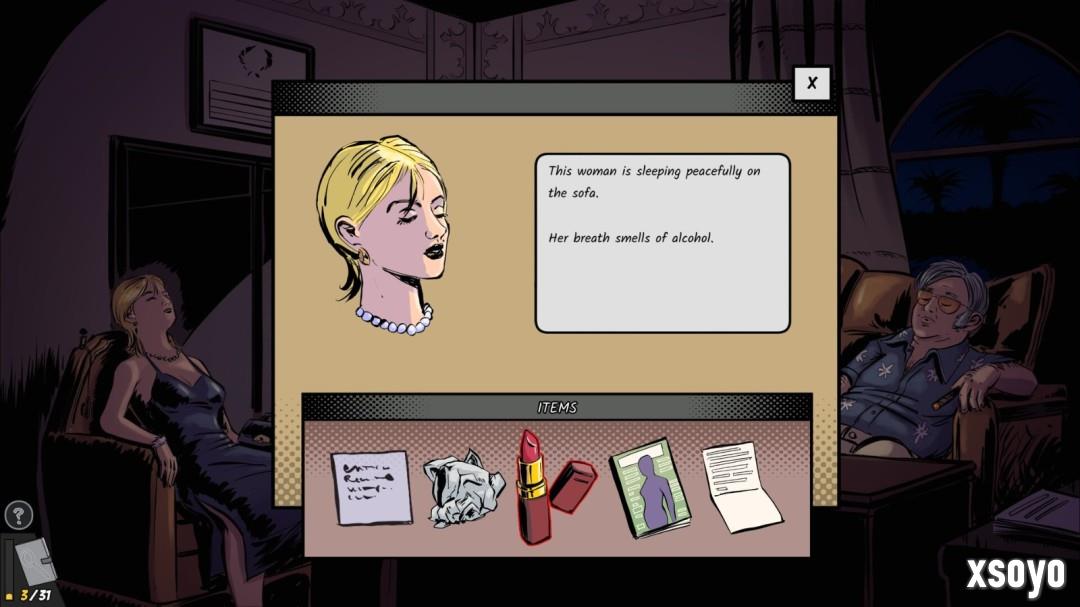Open the folded letter item
This screenshot has width=1080, height=607.
(x=741, y=487)
